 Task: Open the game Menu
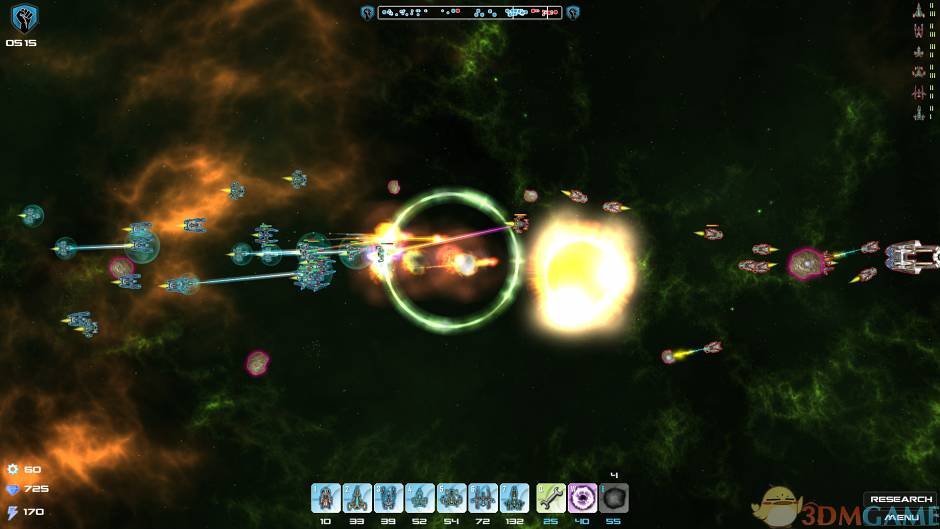900,517
